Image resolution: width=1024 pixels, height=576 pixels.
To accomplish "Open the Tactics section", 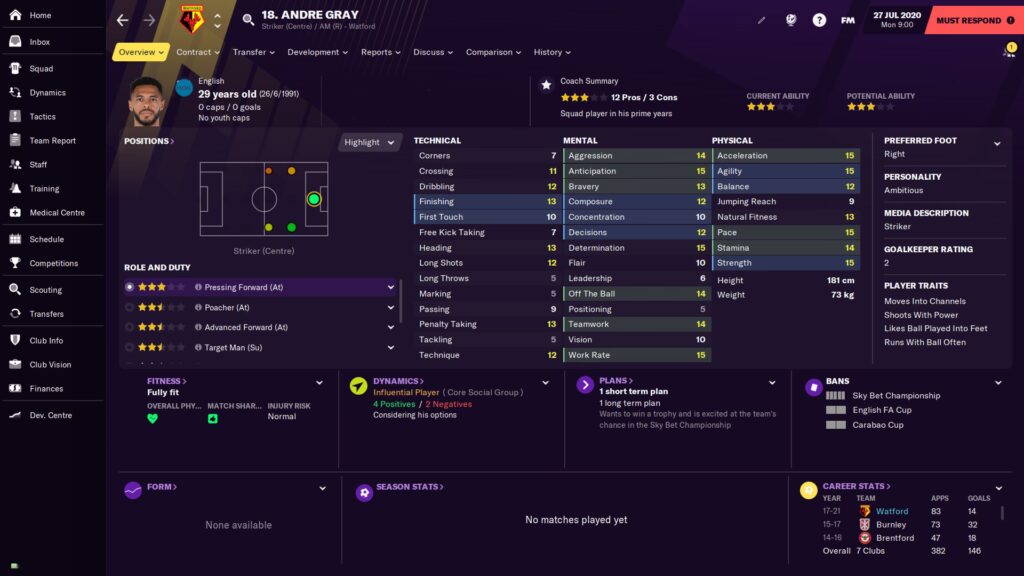I will pos(42,117).
